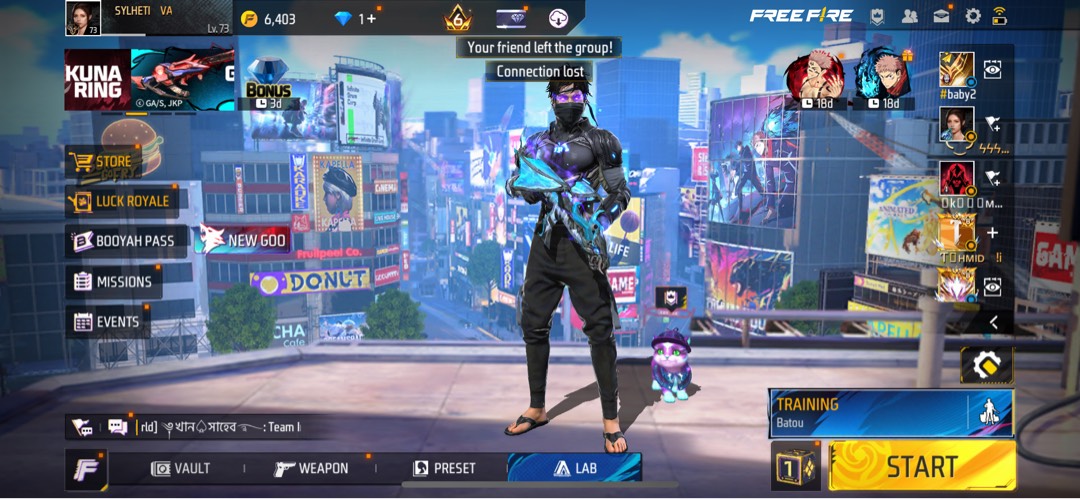Open the mail inbox icon
Viewport: 1080px width, 499px height.
(x=941, y=16)
